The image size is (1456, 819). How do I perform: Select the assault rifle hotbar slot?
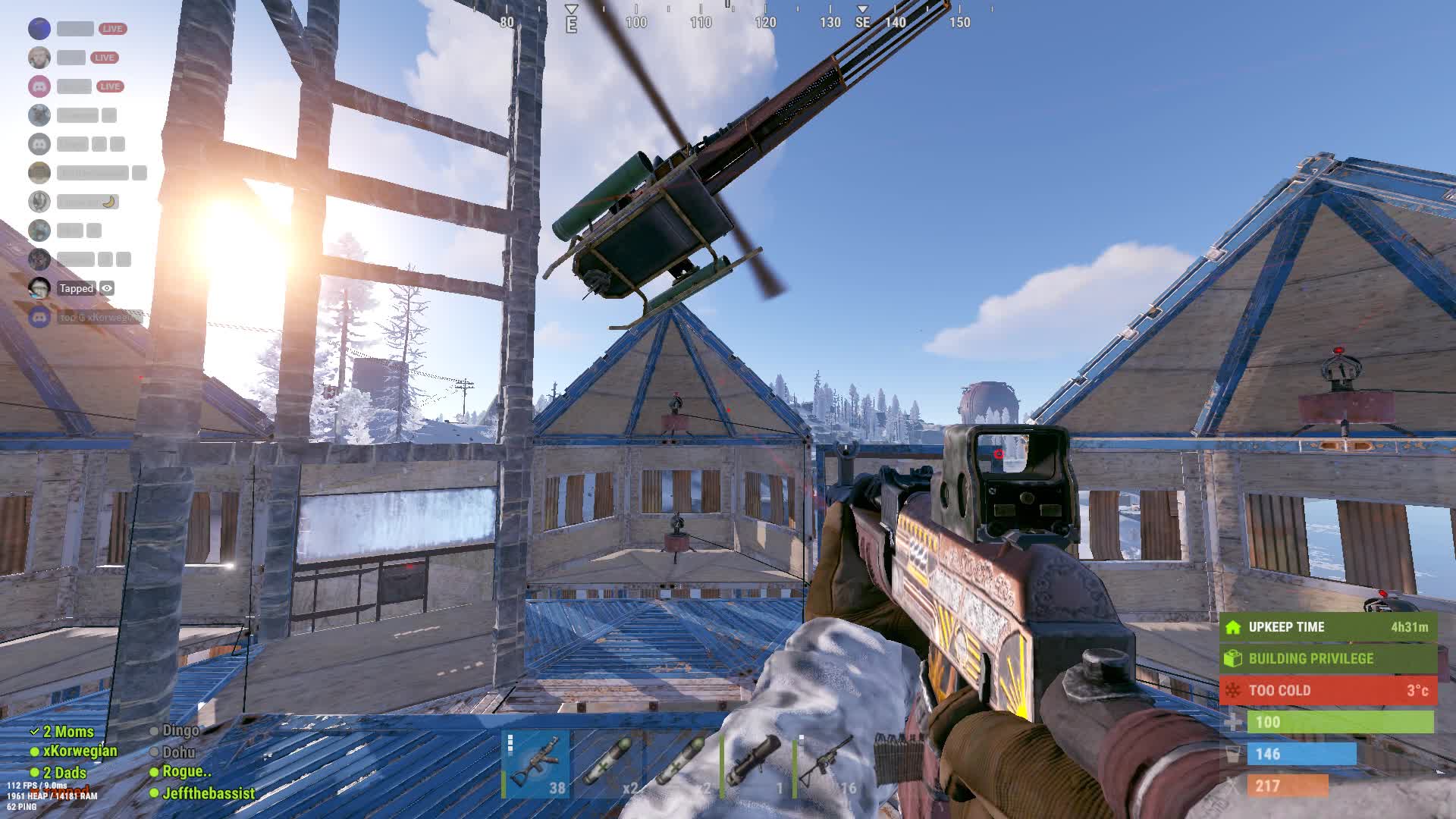tap(535, 764)
